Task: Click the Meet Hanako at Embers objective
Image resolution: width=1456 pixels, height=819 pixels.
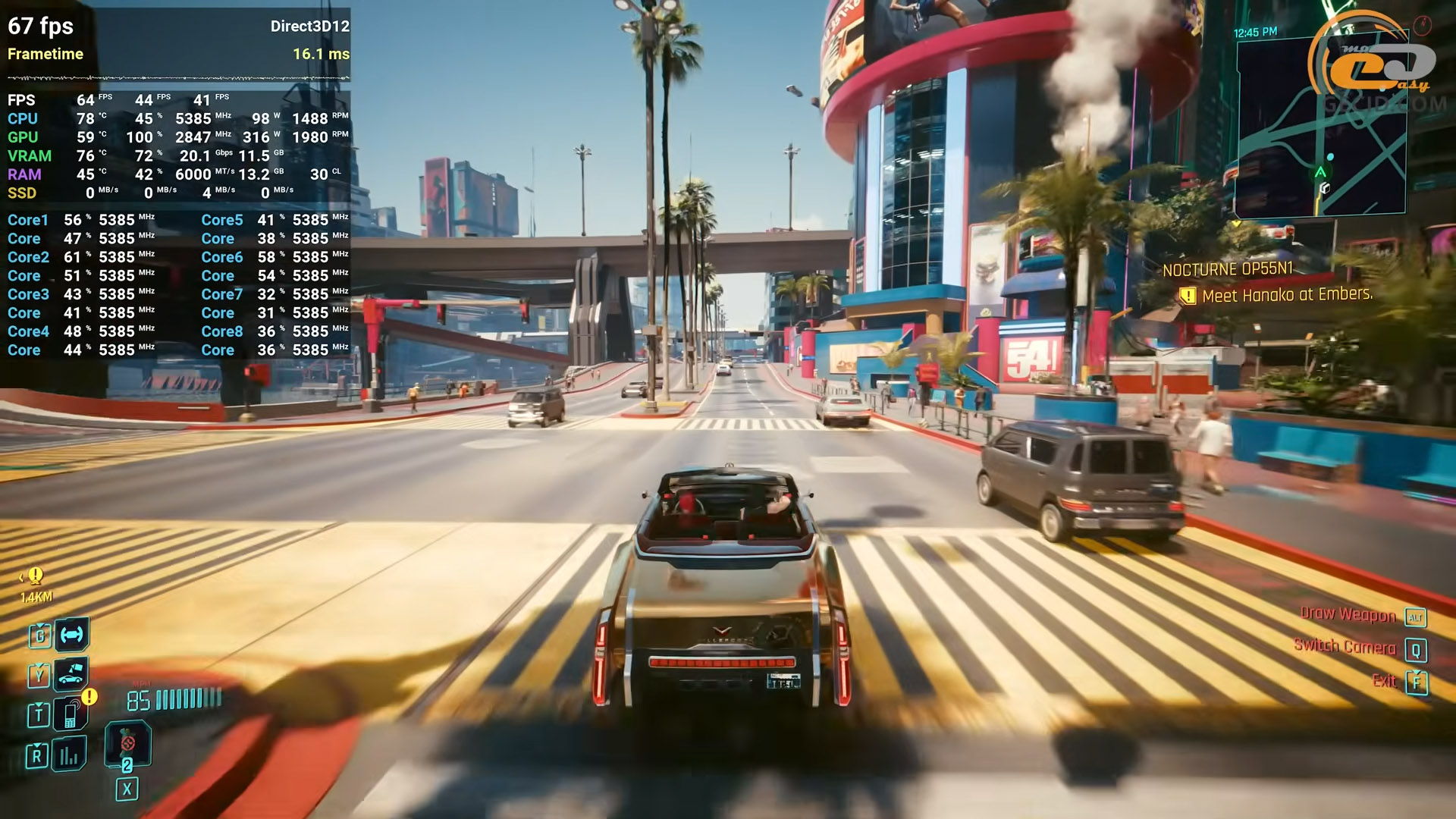Action: pos(1286,295)
